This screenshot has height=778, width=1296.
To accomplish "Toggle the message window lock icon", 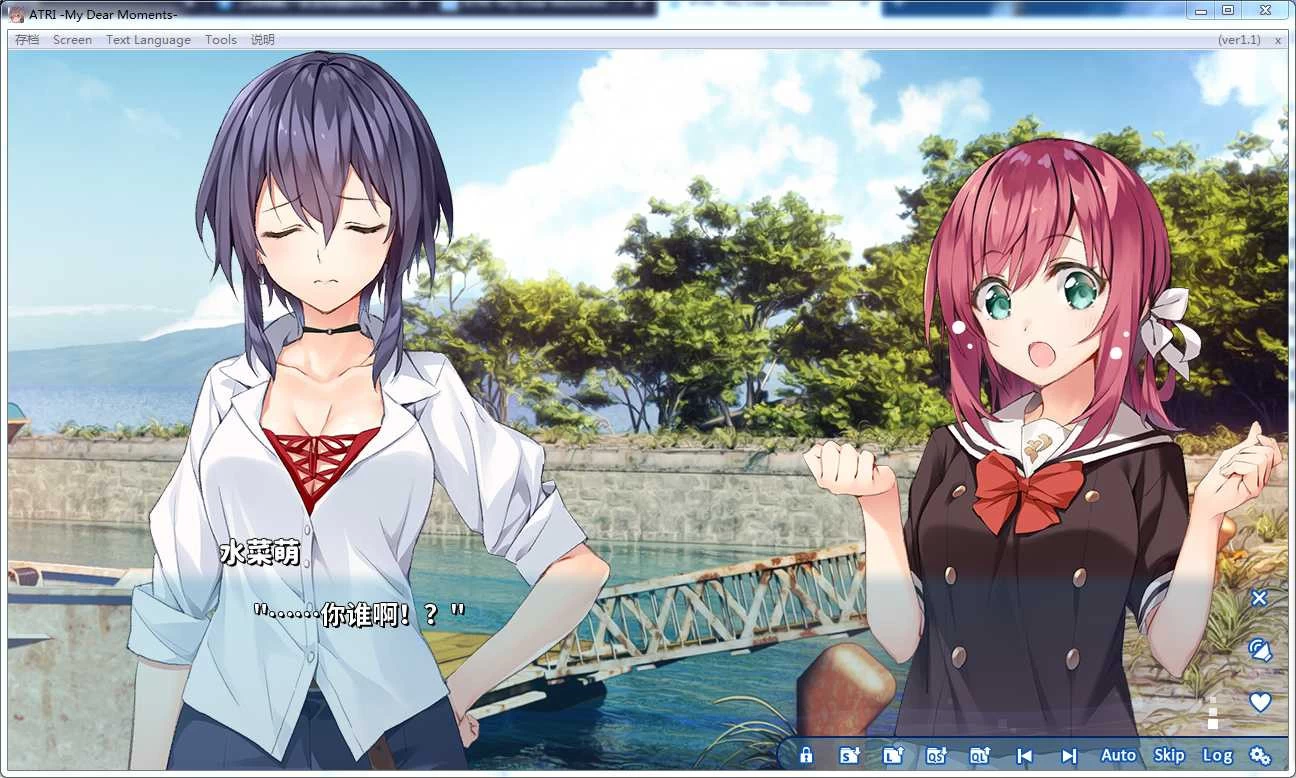I will pyautogui.click(x=806, y=756).
